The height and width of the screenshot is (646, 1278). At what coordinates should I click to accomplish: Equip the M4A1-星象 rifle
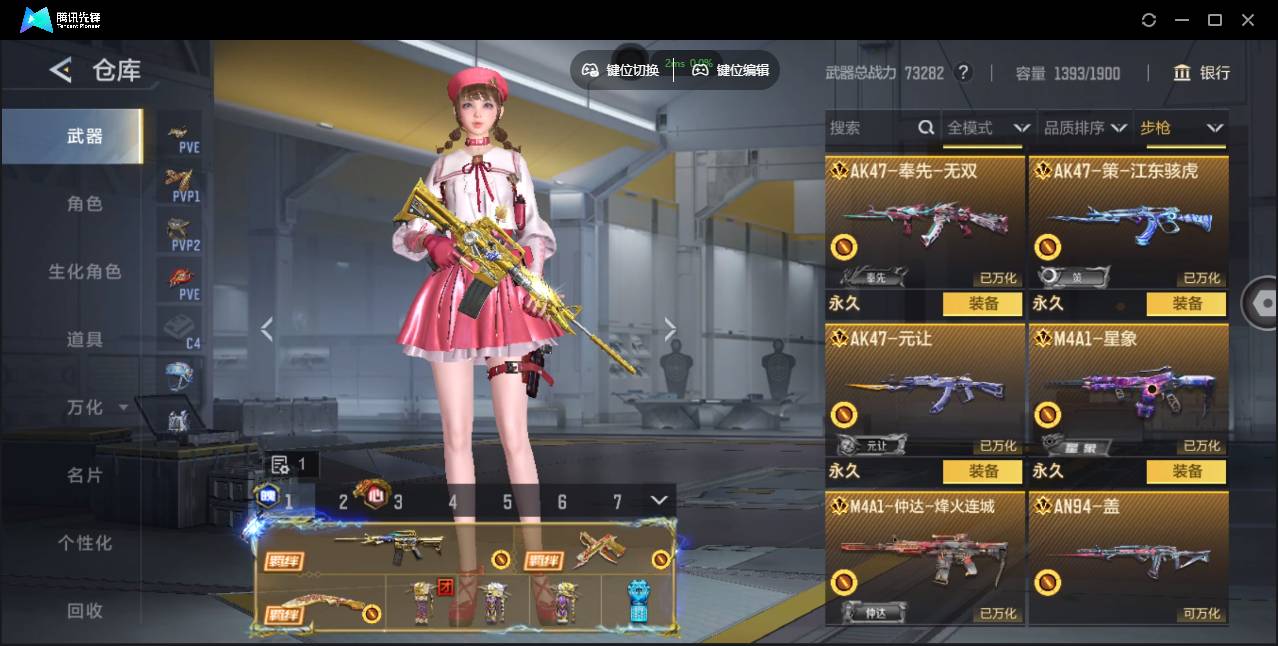coord(1186,471)
